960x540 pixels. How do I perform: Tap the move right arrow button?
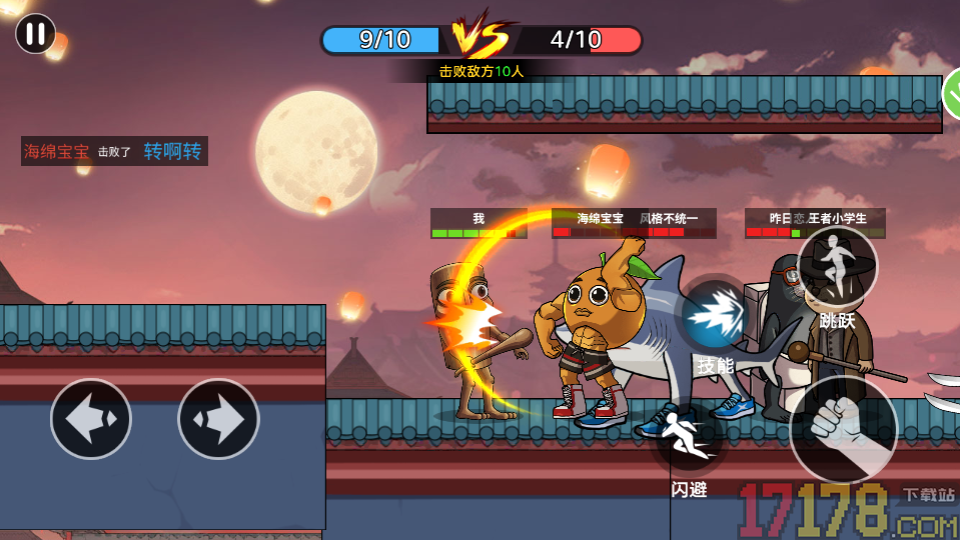(x=218, y=419)
